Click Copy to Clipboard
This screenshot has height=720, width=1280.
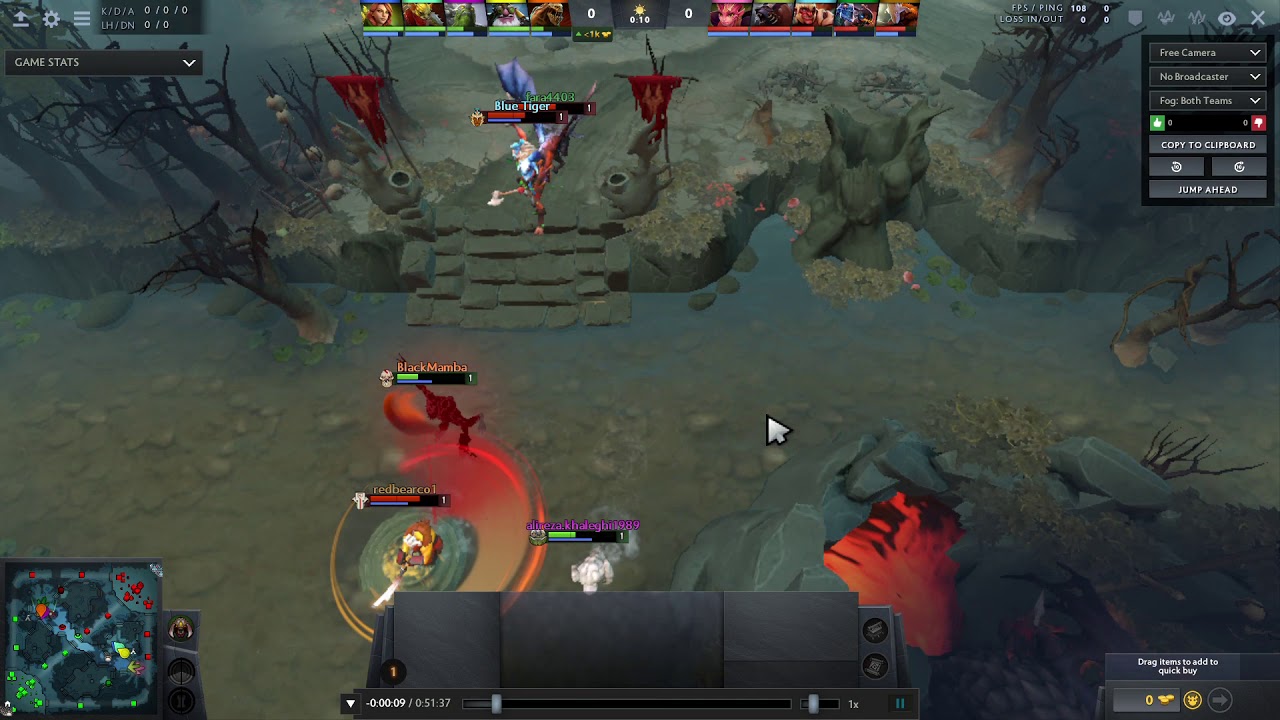point(1208,145)
